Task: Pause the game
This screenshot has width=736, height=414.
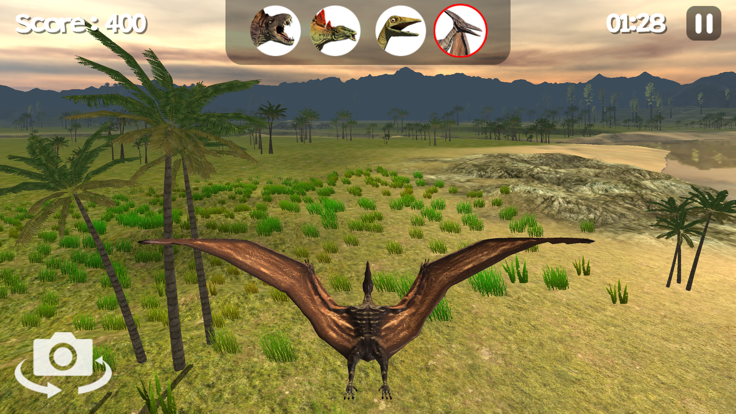Action: click(703, 24)
